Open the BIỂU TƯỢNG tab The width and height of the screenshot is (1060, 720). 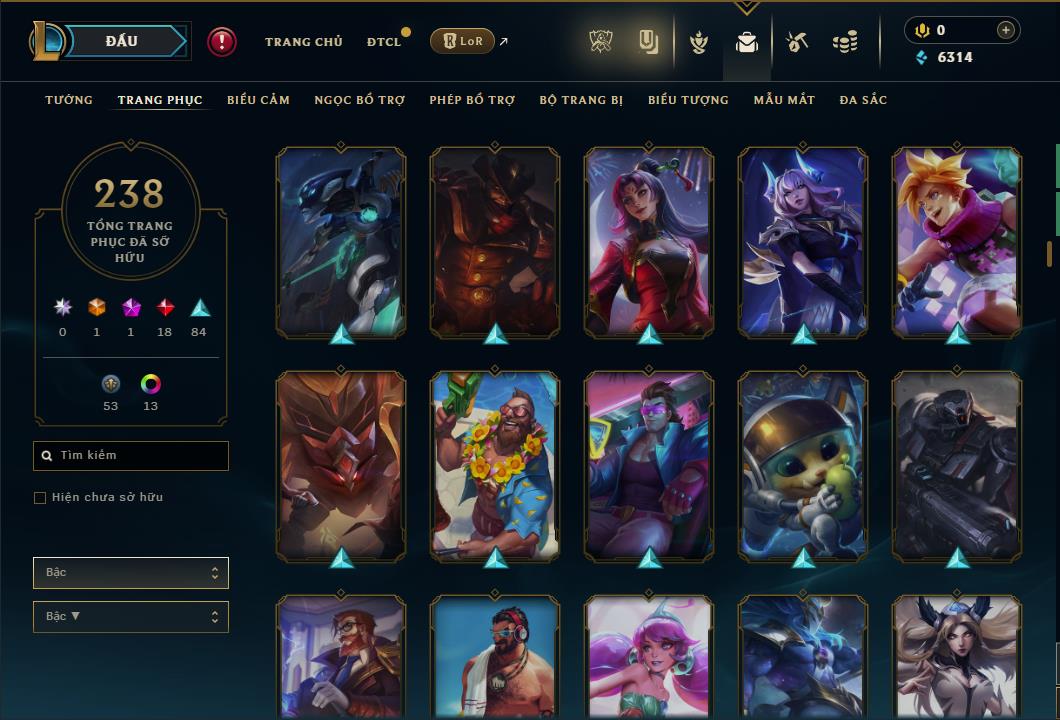[x=688, y=100]
